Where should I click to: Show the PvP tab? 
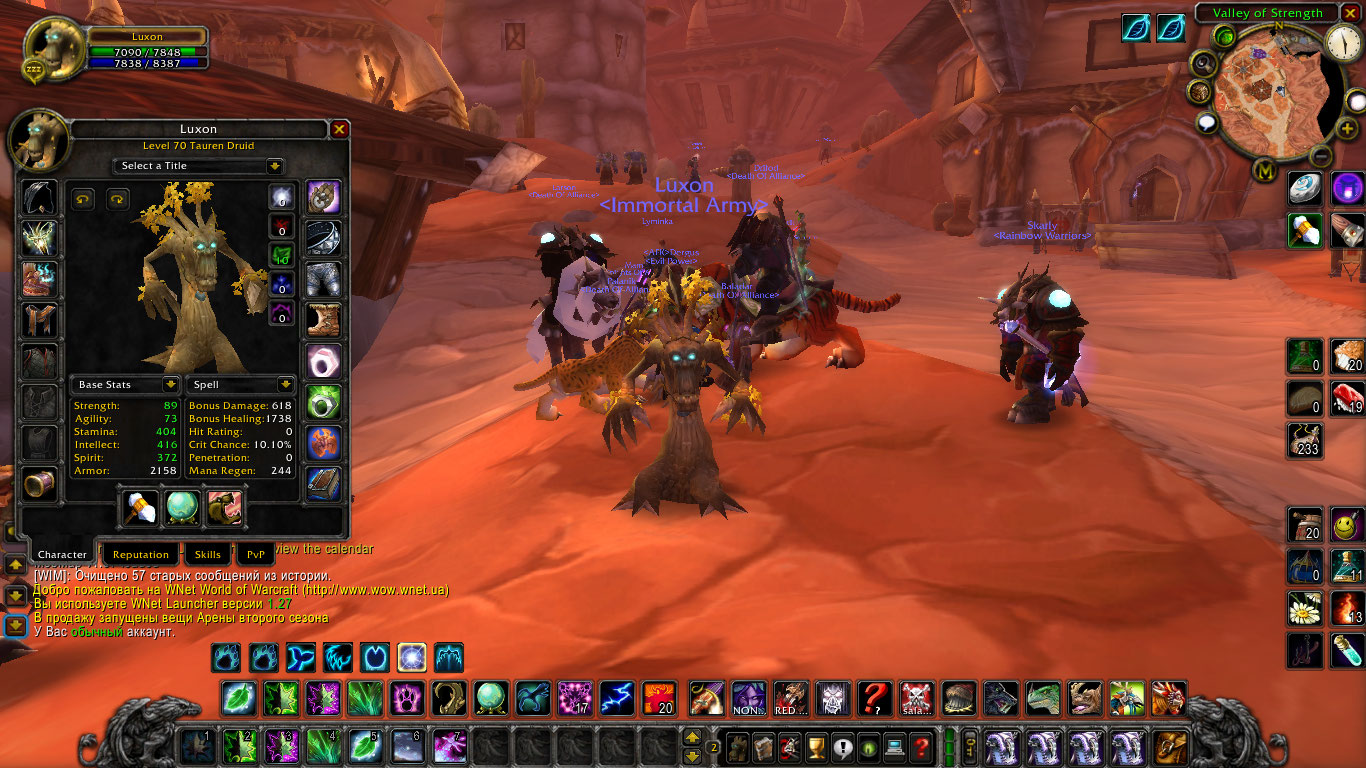click(x=256, y=554)
